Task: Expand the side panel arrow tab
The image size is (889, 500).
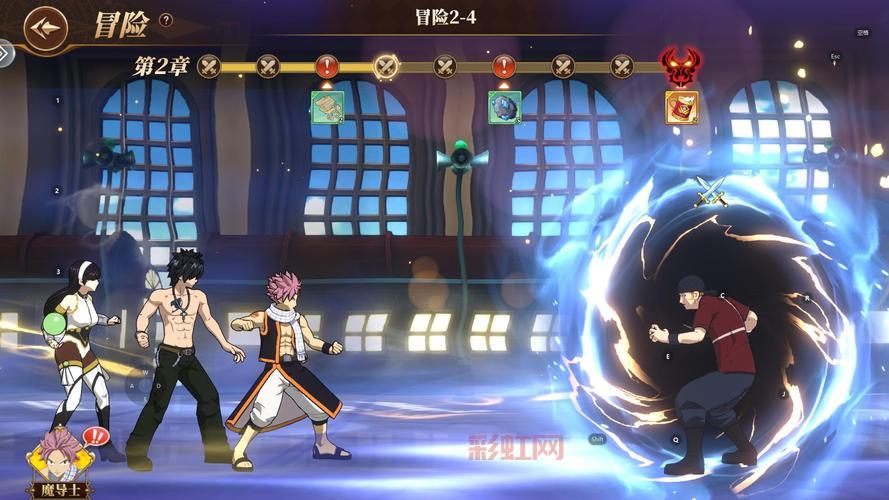Action: (x=6, y=53)
